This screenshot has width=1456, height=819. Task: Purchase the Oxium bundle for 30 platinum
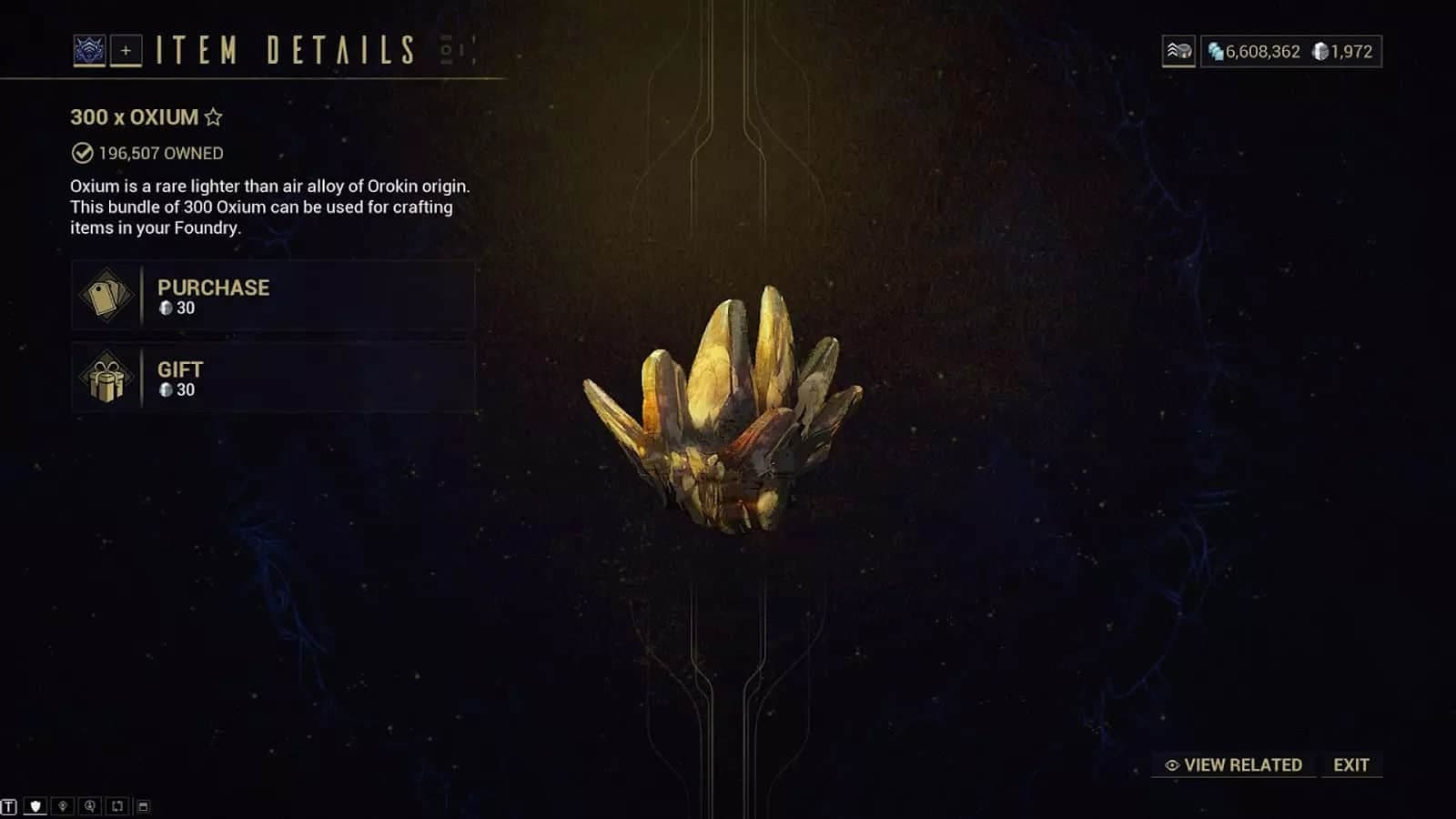click(x=272, y=296)
